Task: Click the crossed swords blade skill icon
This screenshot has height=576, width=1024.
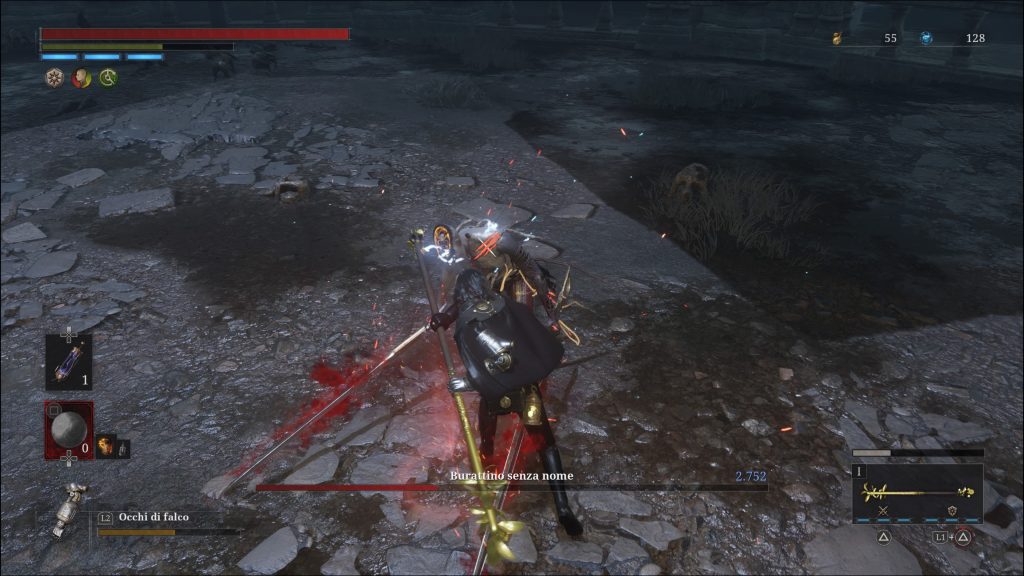Action: [883, 512]
